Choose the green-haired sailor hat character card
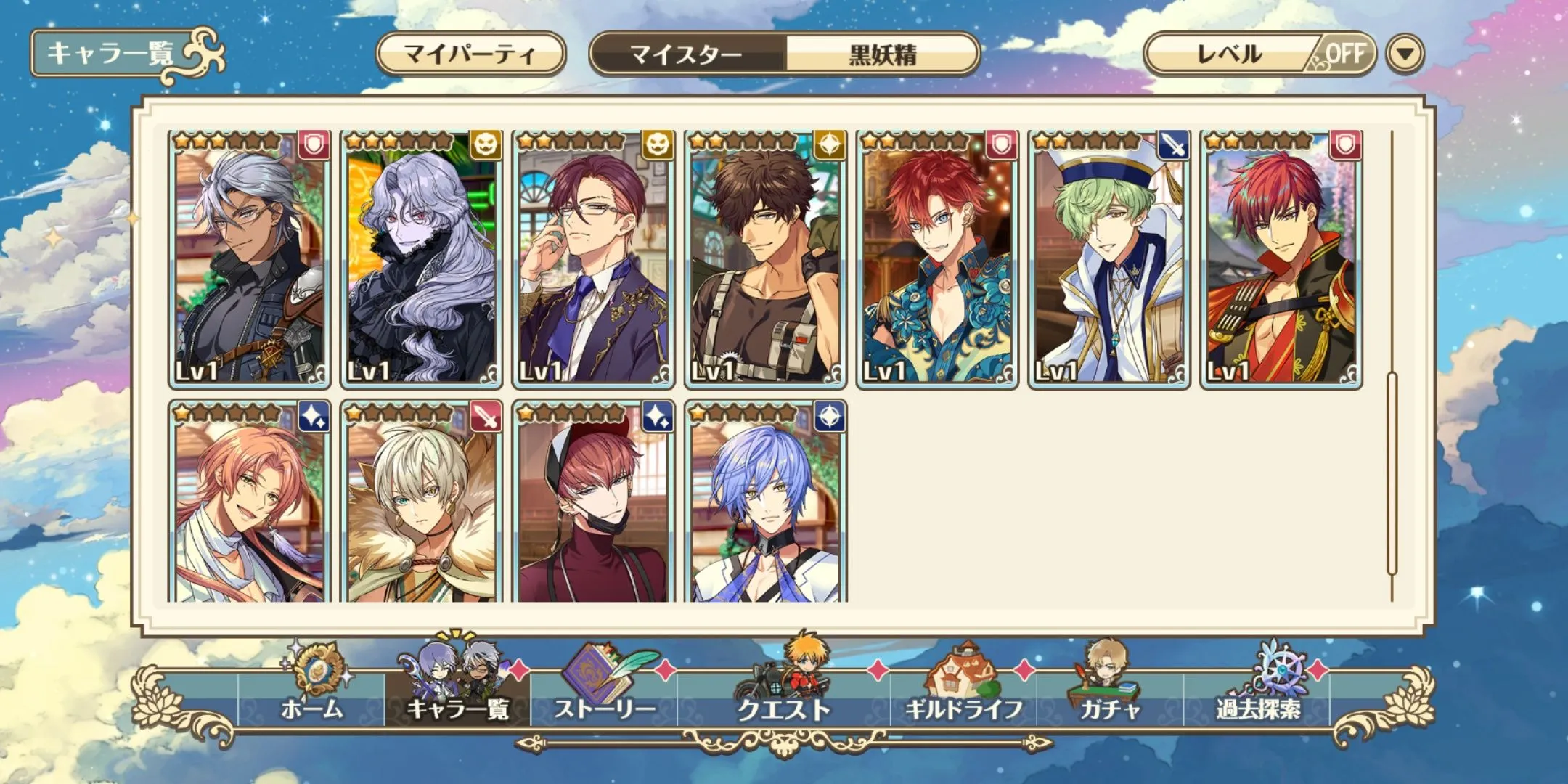The width and height of the screenshot is (1568, 784). pyautogui.click(x=1108, y=259)
